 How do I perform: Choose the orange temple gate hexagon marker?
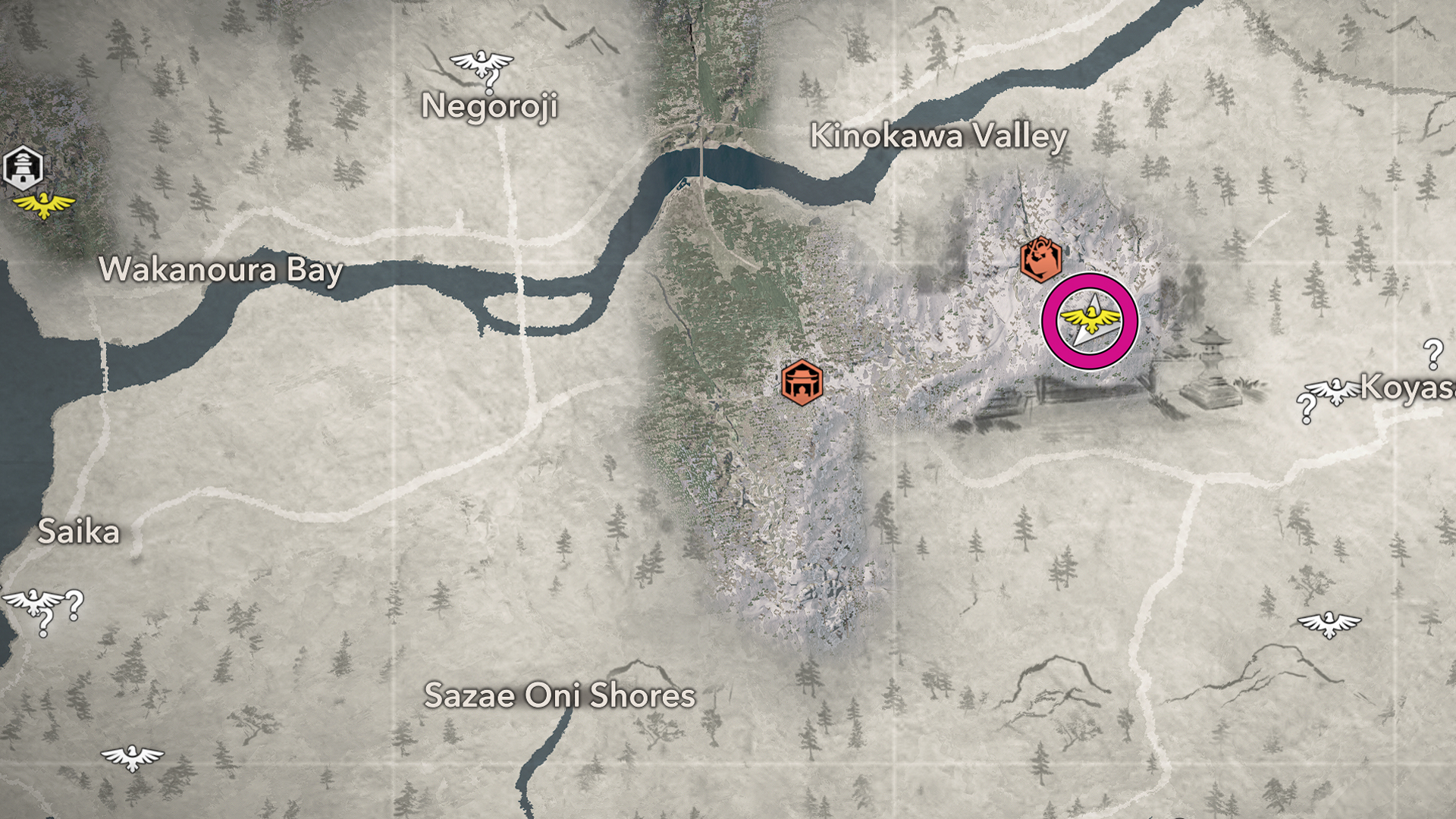click(x=802, y=383)
